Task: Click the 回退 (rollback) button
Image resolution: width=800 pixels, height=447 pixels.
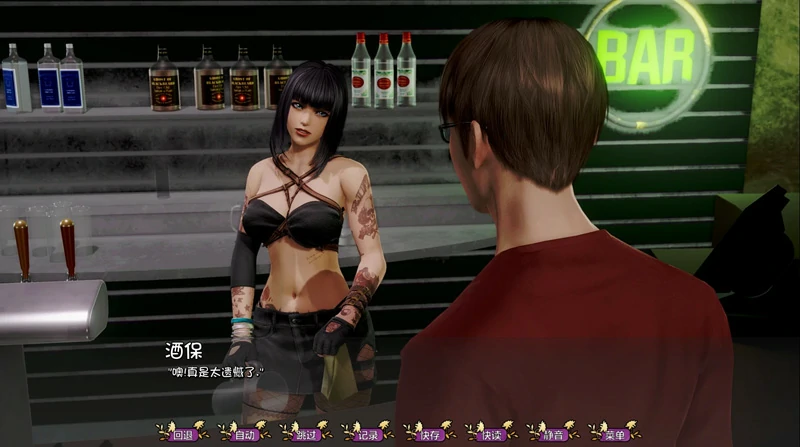Action: 182,434
